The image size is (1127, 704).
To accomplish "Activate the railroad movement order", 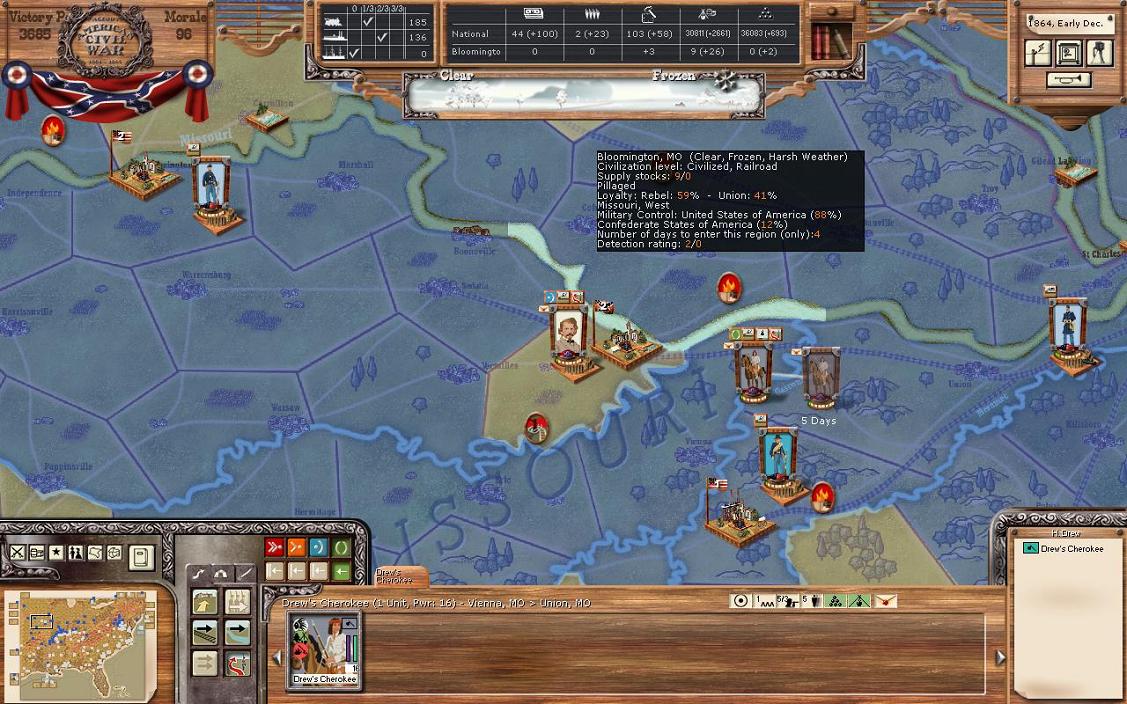I will (x=205, y=632).
